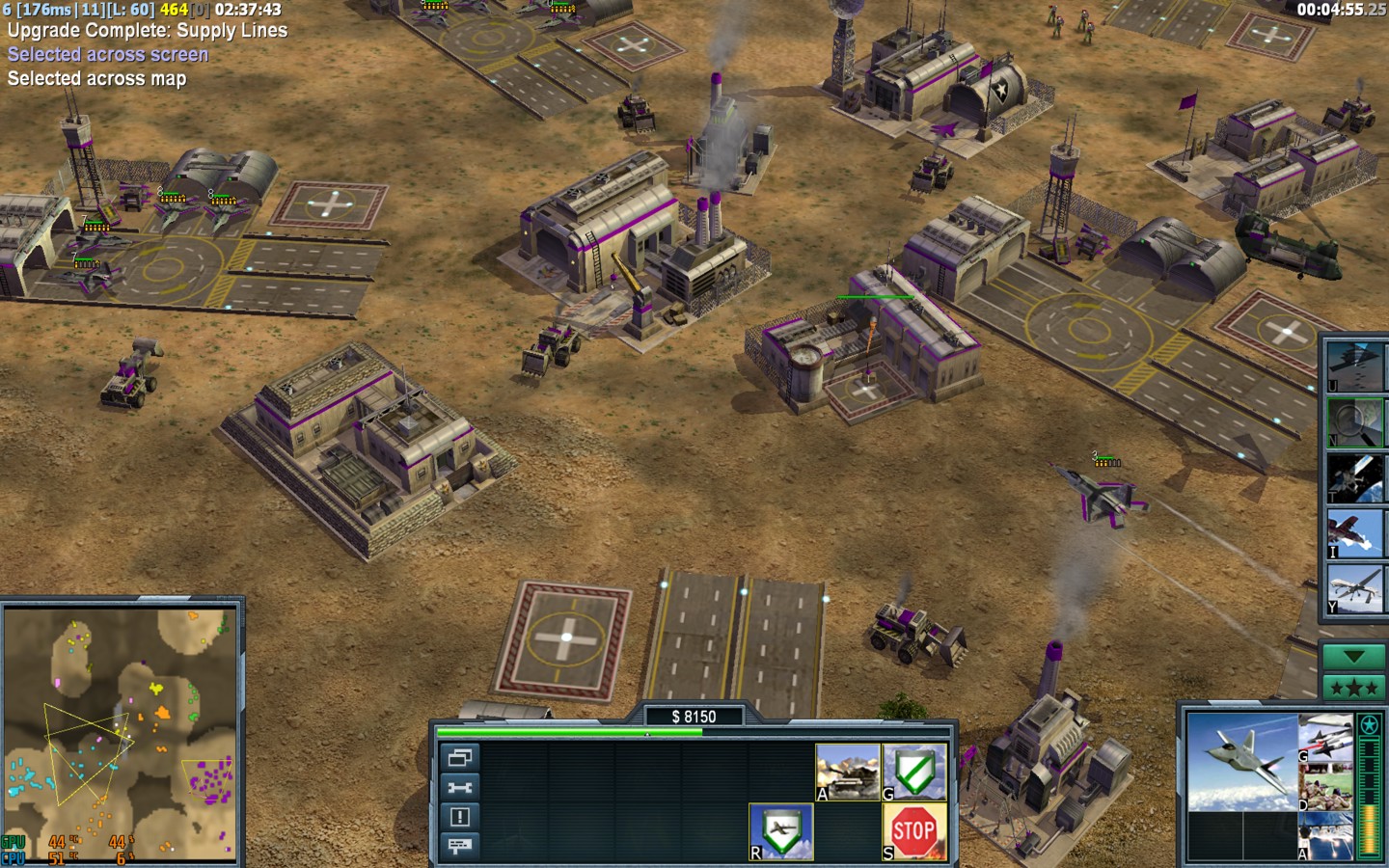Hit the red STOP command button
Screen dimensions: 1389x868
pos(914,831)
